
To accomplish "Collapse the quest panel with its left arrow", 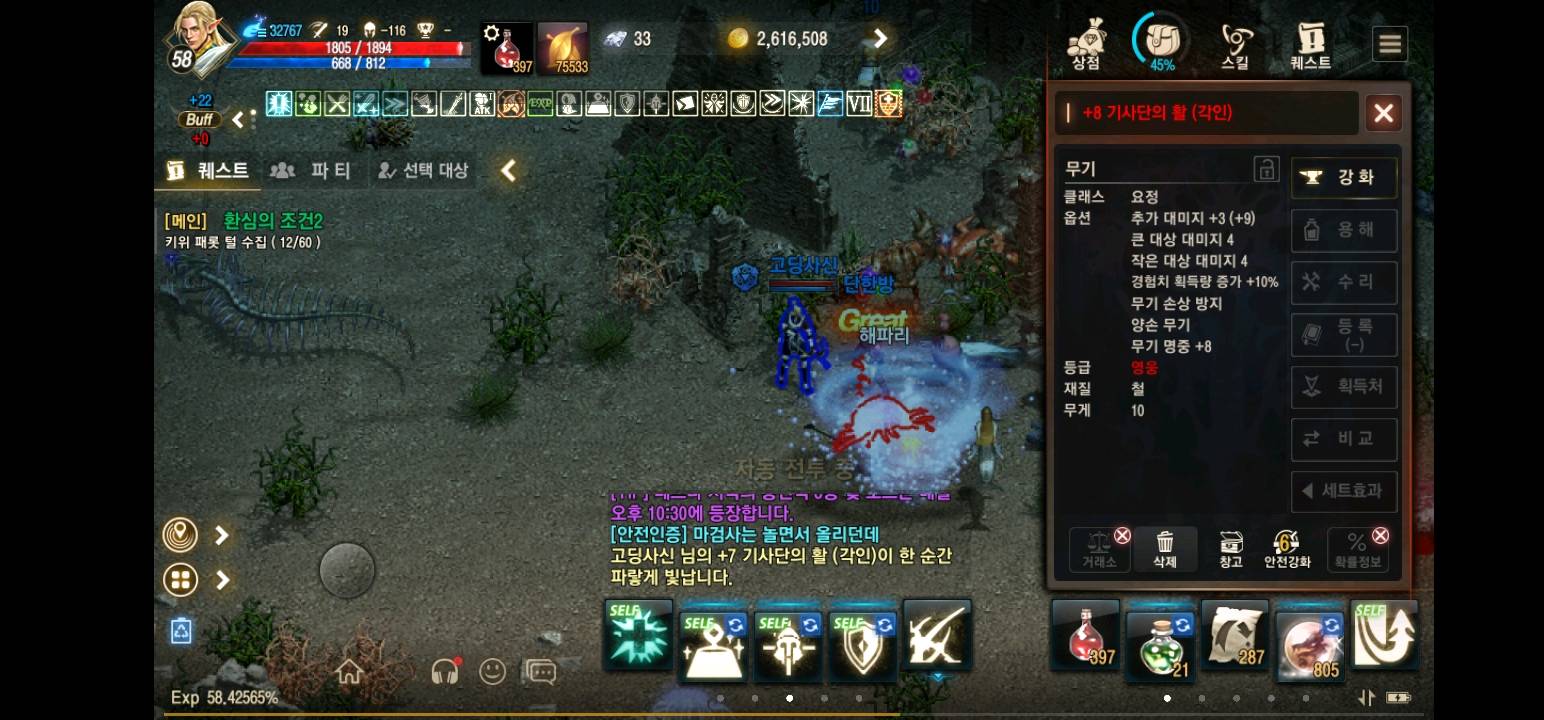I will pos(508,170).
